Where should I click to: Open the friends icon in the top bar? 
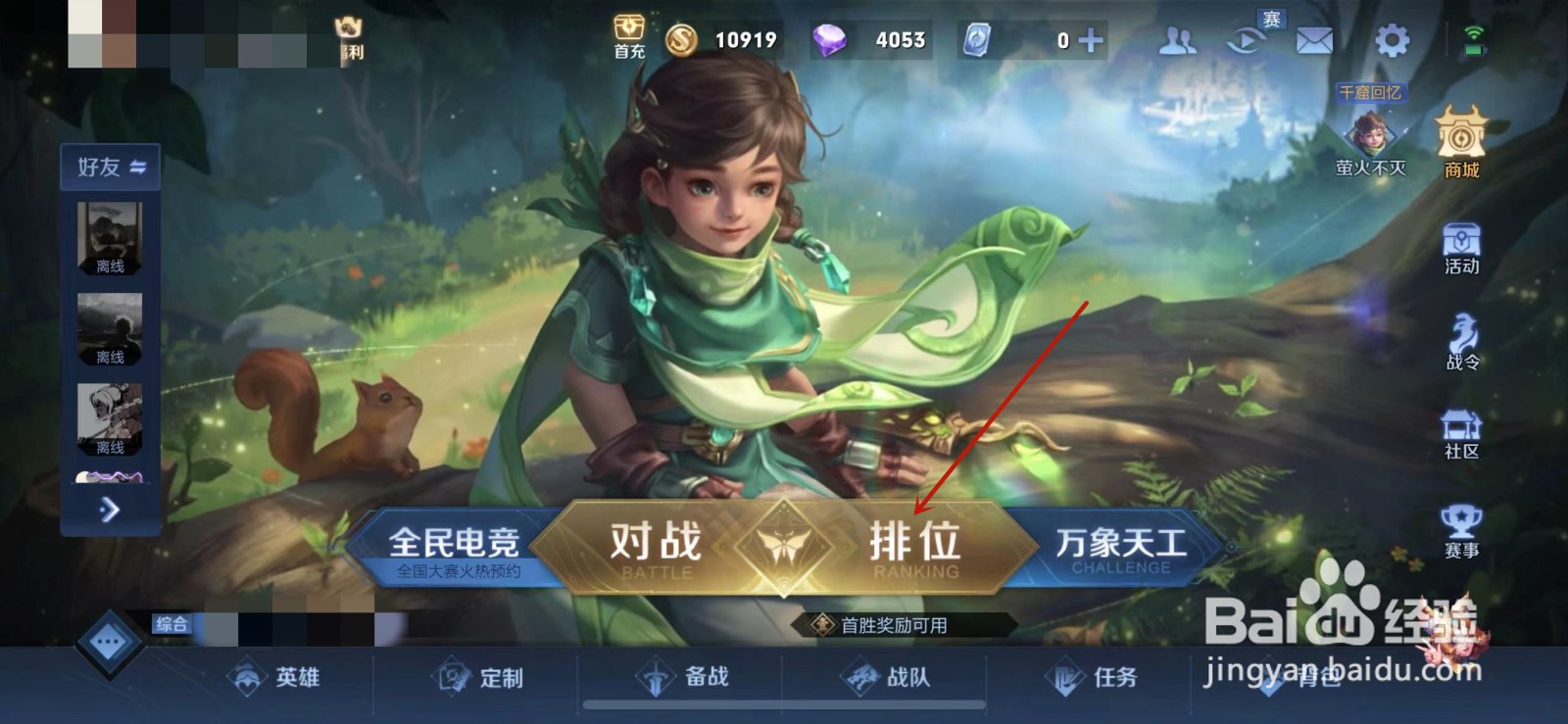(x=1177, y=40)
